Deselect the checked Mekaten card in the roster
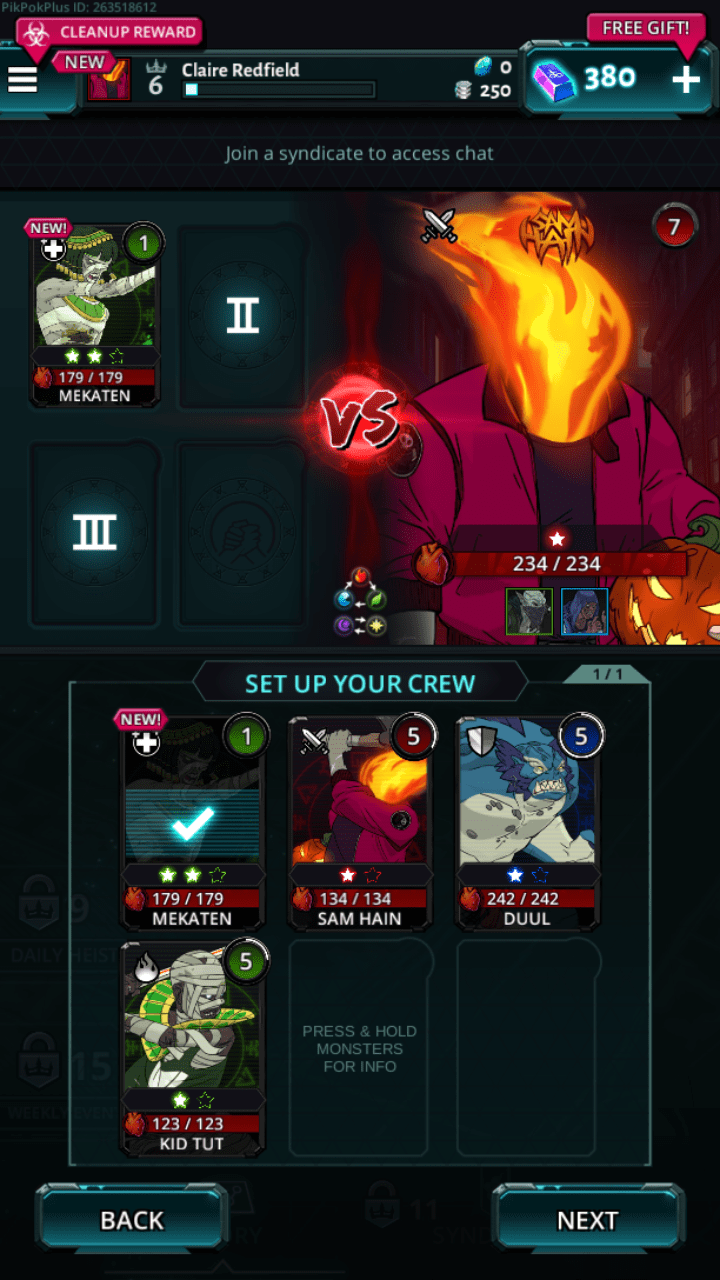720x1280 pixels. point(192,822)
